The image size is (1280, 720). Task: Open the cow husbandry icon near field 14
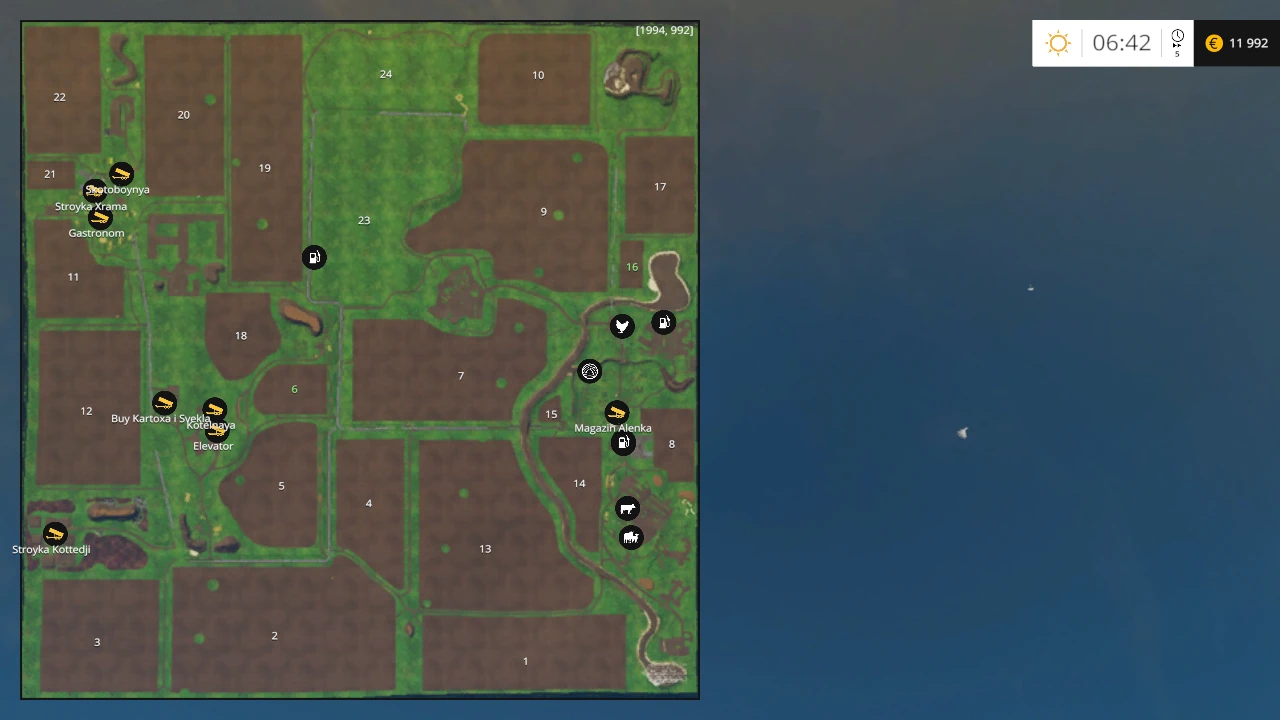click(627, 508)
